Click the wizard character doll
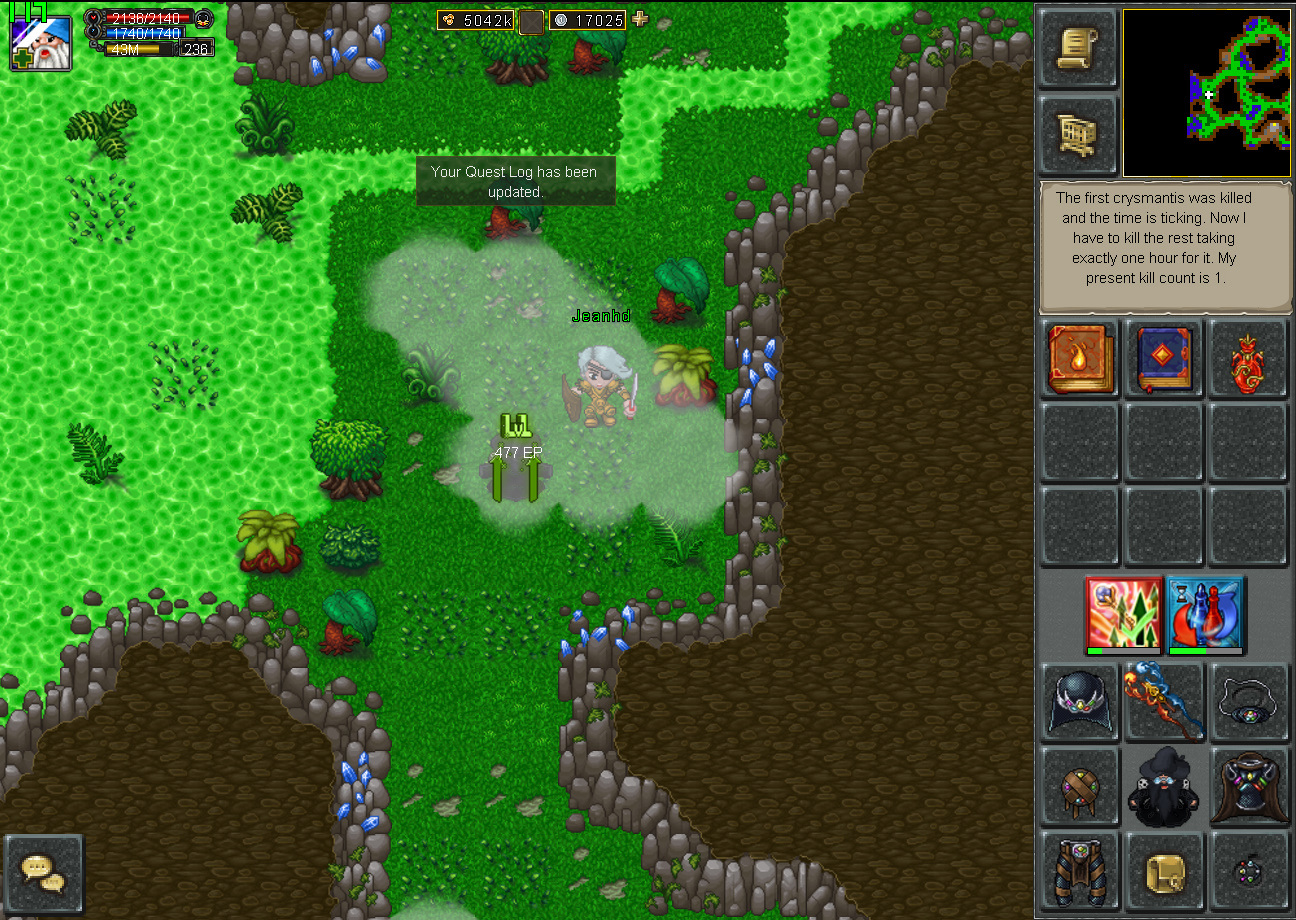This screenshot has height=920, width=1296. coord(1164,787)
